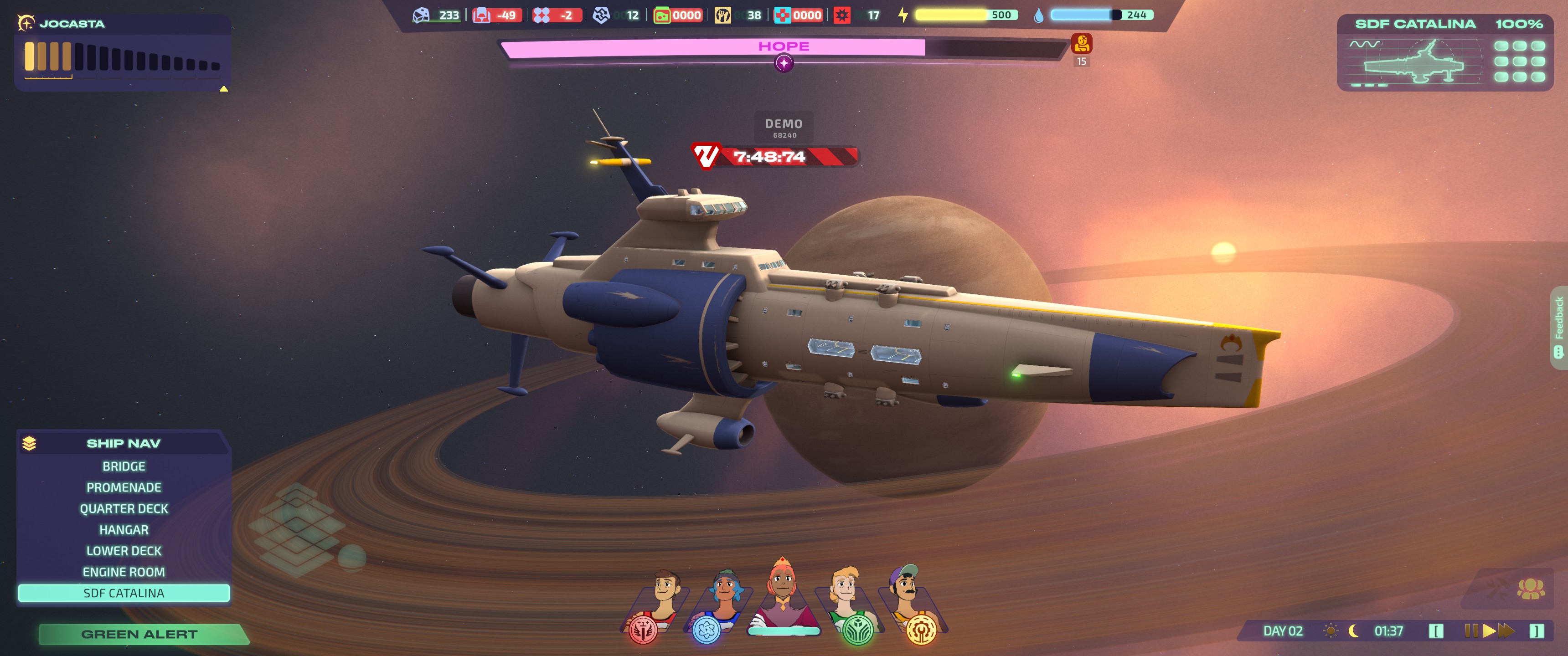Click the right bracket time button

(1537, 631)
